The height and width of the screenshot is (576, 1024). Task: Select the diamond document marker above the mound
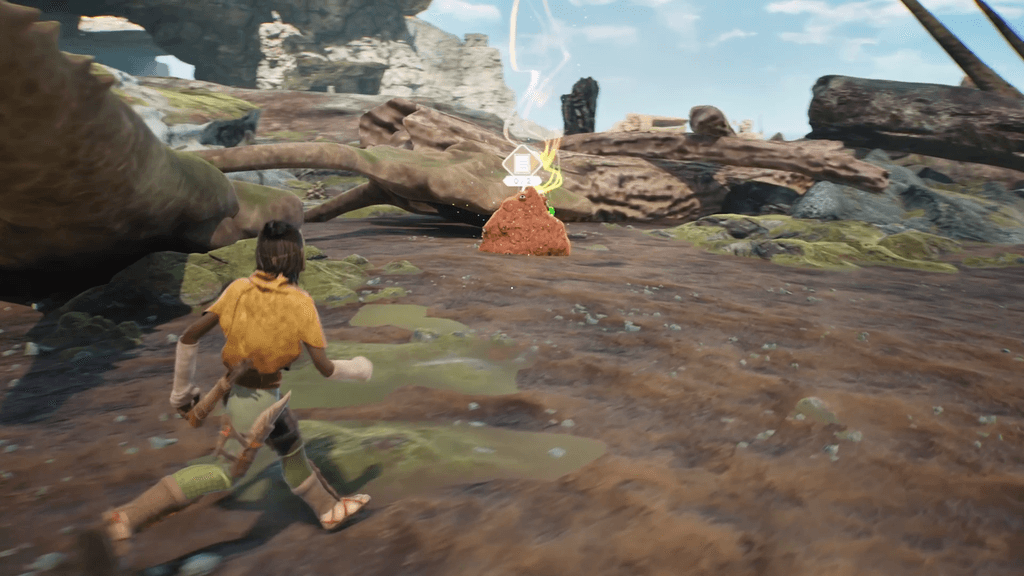[522, 163]
